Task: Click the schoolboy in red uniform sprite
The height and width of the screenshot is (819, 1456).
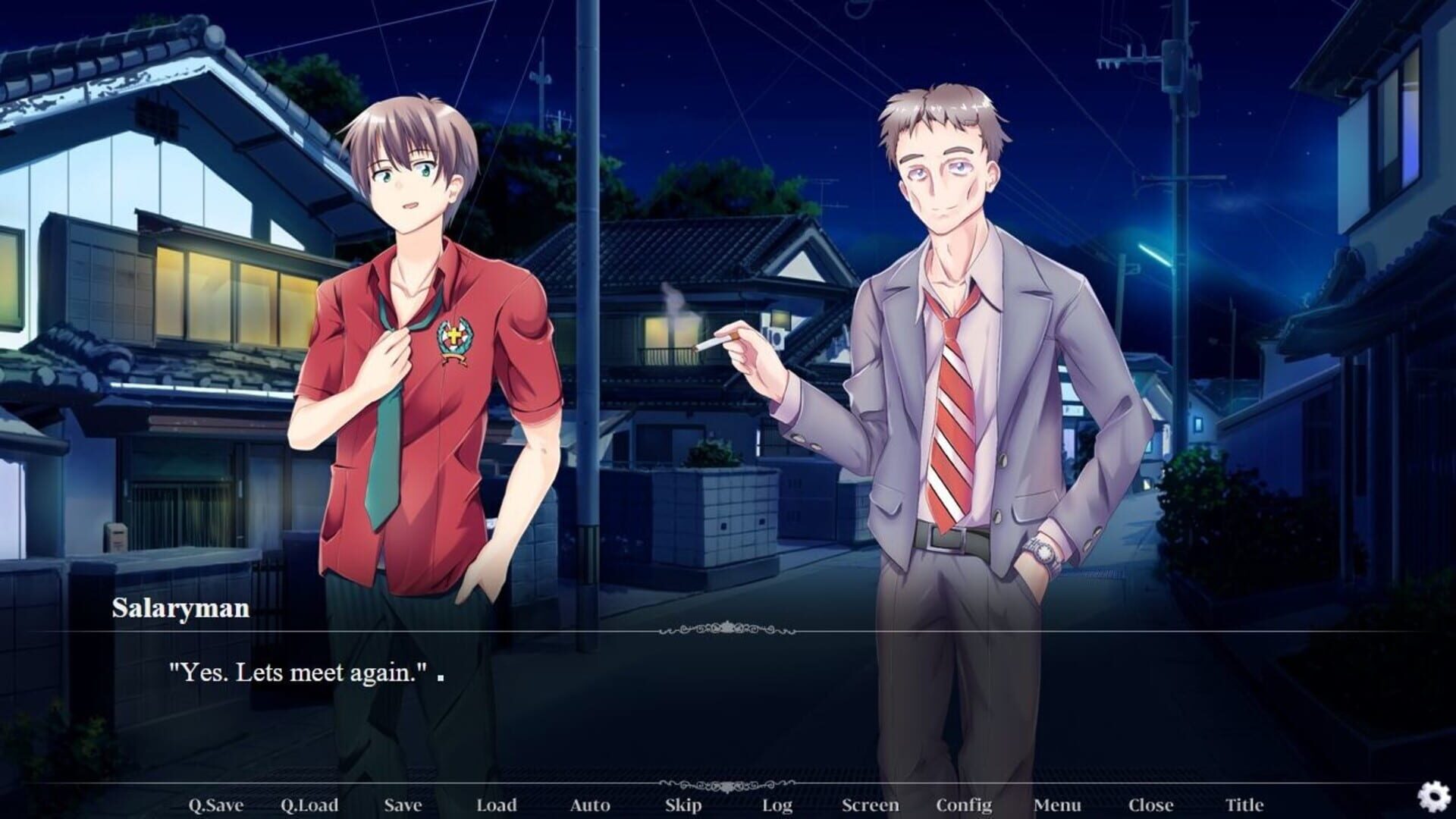Action: (x=425, y=341)
